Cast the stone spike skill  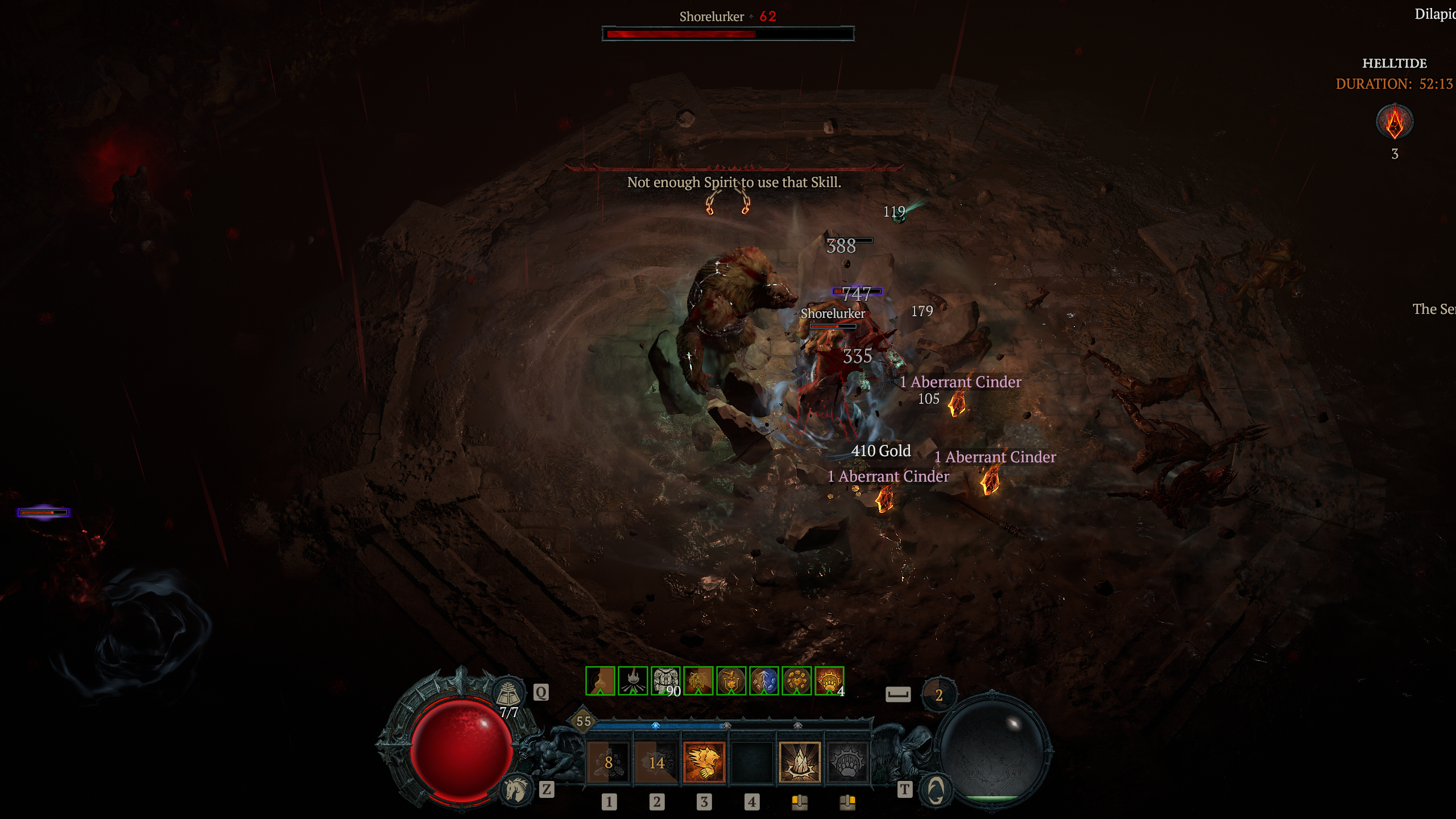pos(800,762)
